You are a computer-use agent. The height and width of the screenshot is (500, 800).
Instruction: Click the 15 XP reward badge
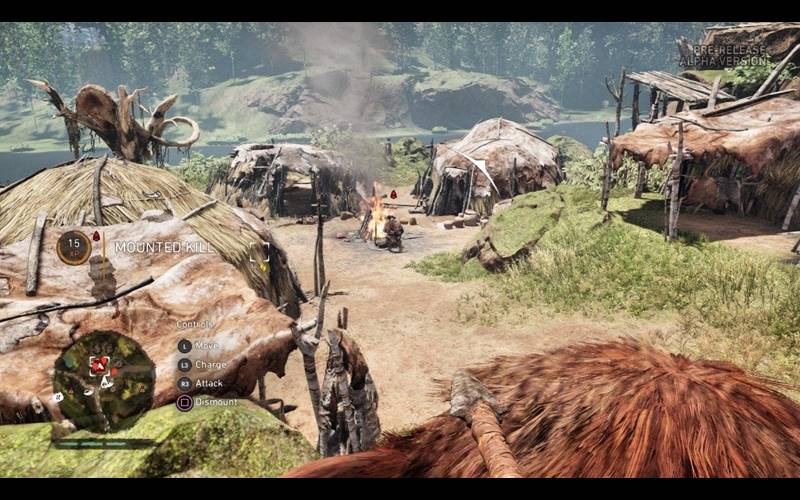coord(73,247)
